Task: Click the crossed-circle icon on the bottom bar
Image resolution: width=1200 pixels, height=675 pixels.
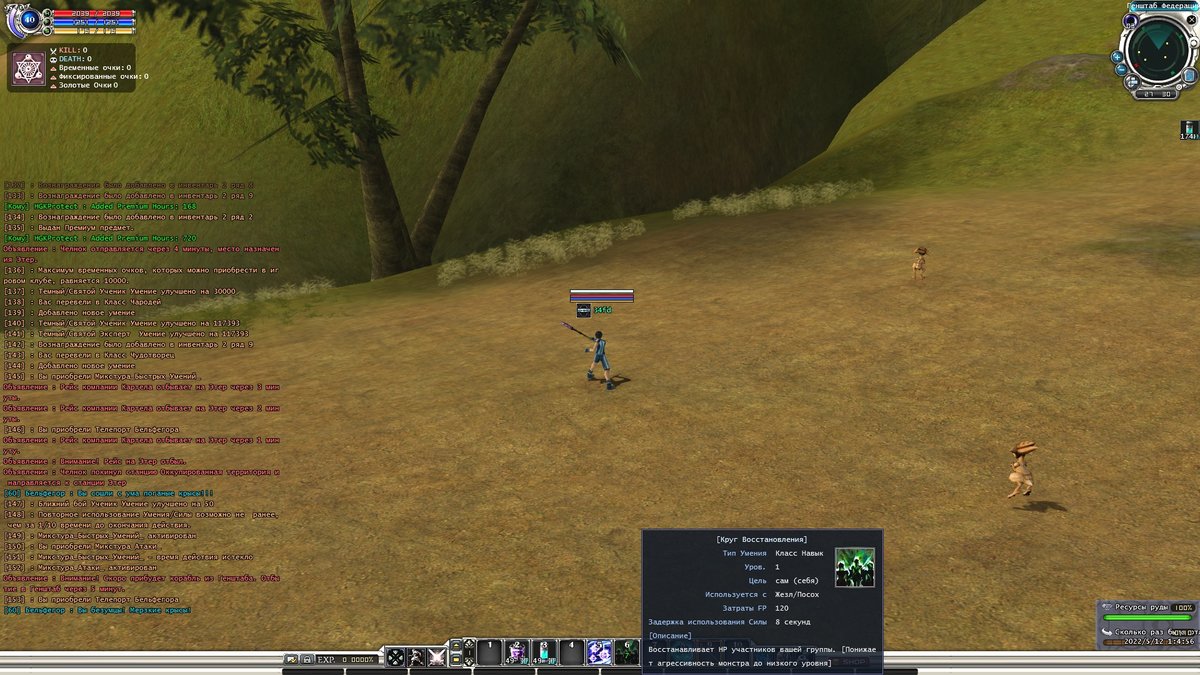Action: pos(396,657)
